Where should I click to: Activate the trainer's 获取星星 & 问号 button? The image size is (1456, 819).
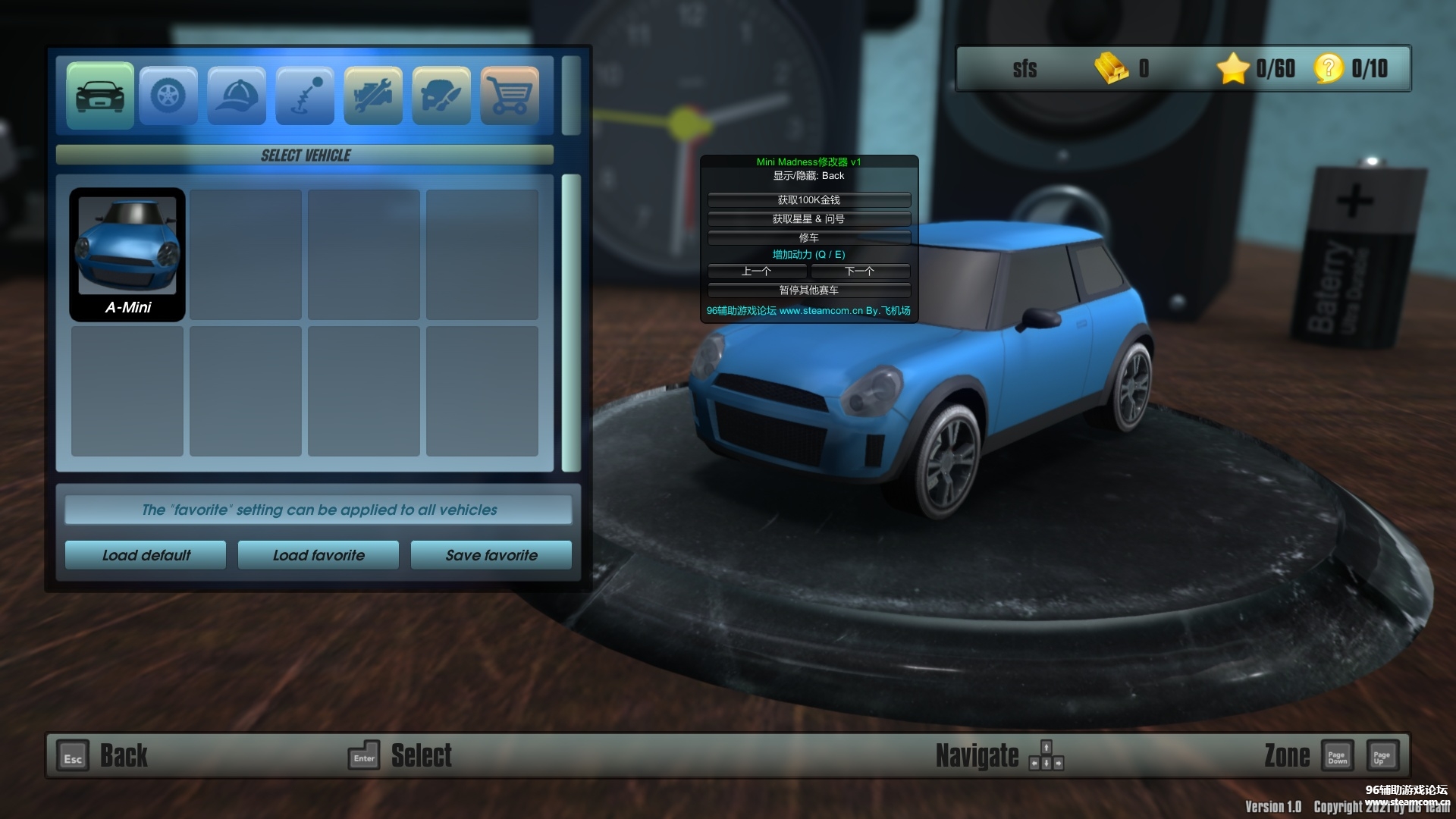[808, 219]
